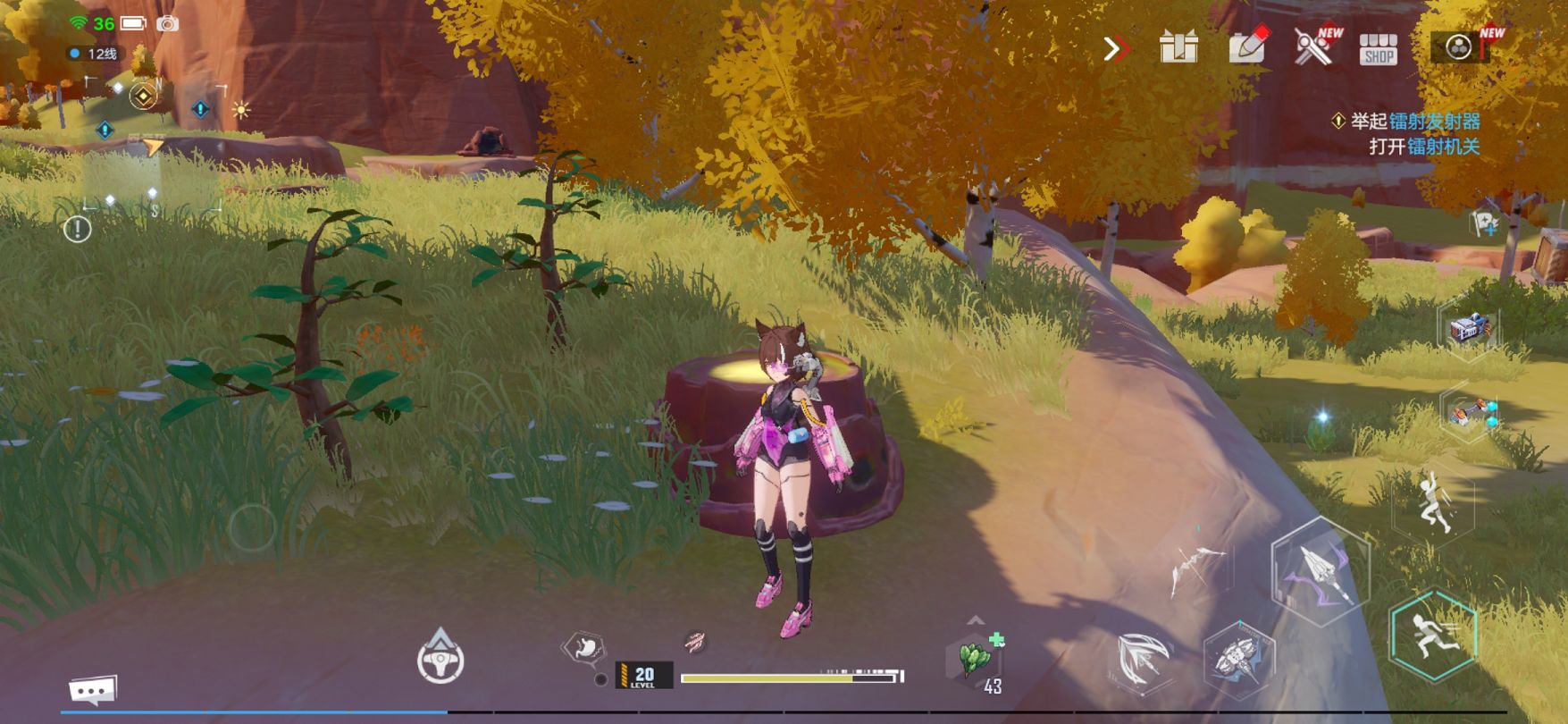Switch channel via the 12线 indicator

(95, 54)
